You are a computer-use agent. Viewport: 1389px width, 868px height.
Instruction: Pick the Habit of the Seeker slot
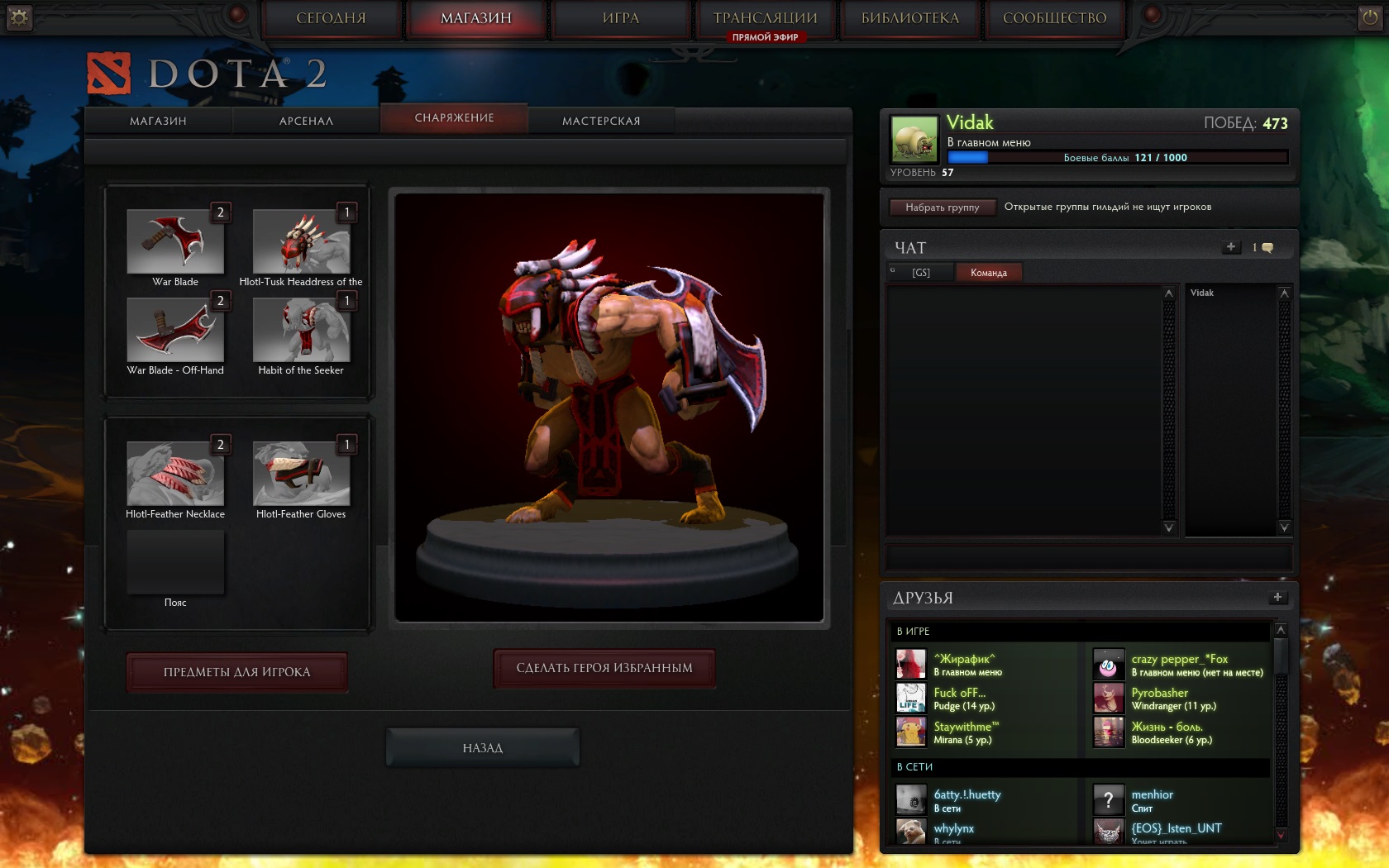pyautogui.click(x=301, y=330)
